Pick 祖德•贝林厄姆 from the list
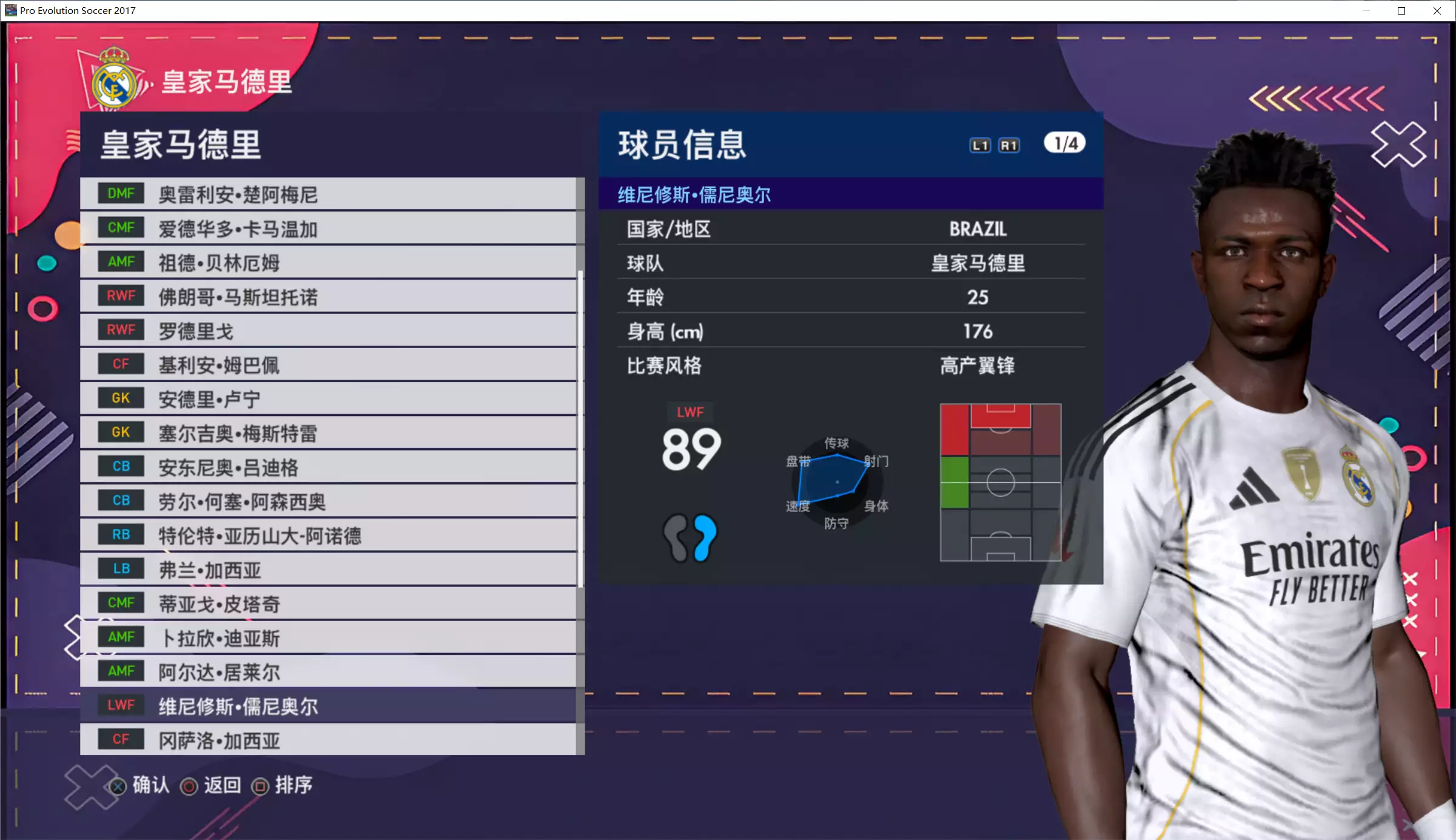Screen dimensions: 1456x840 327,263
